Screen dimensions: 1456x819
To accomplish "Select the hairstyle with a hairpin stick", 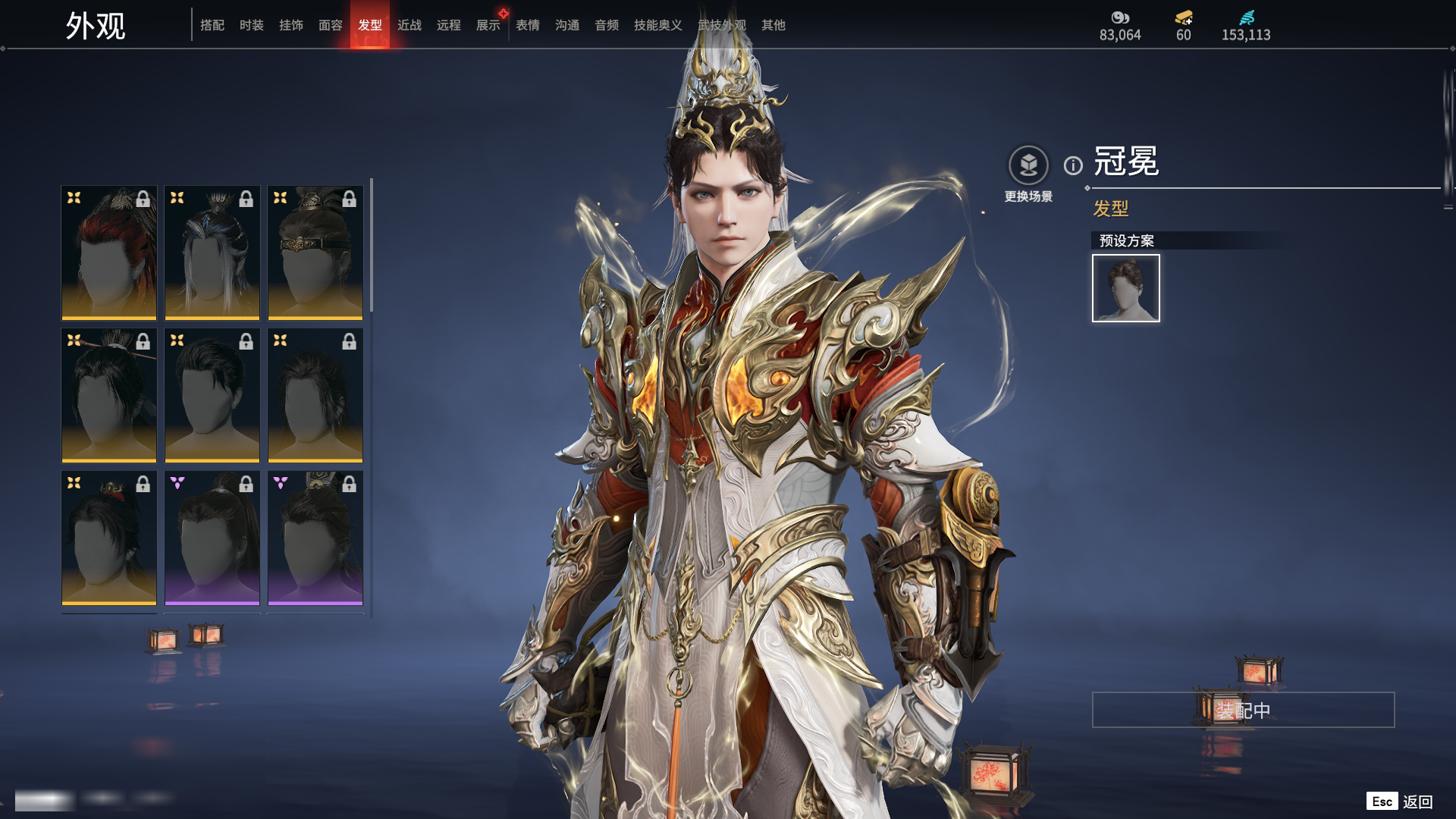I will tap(109, 395).
